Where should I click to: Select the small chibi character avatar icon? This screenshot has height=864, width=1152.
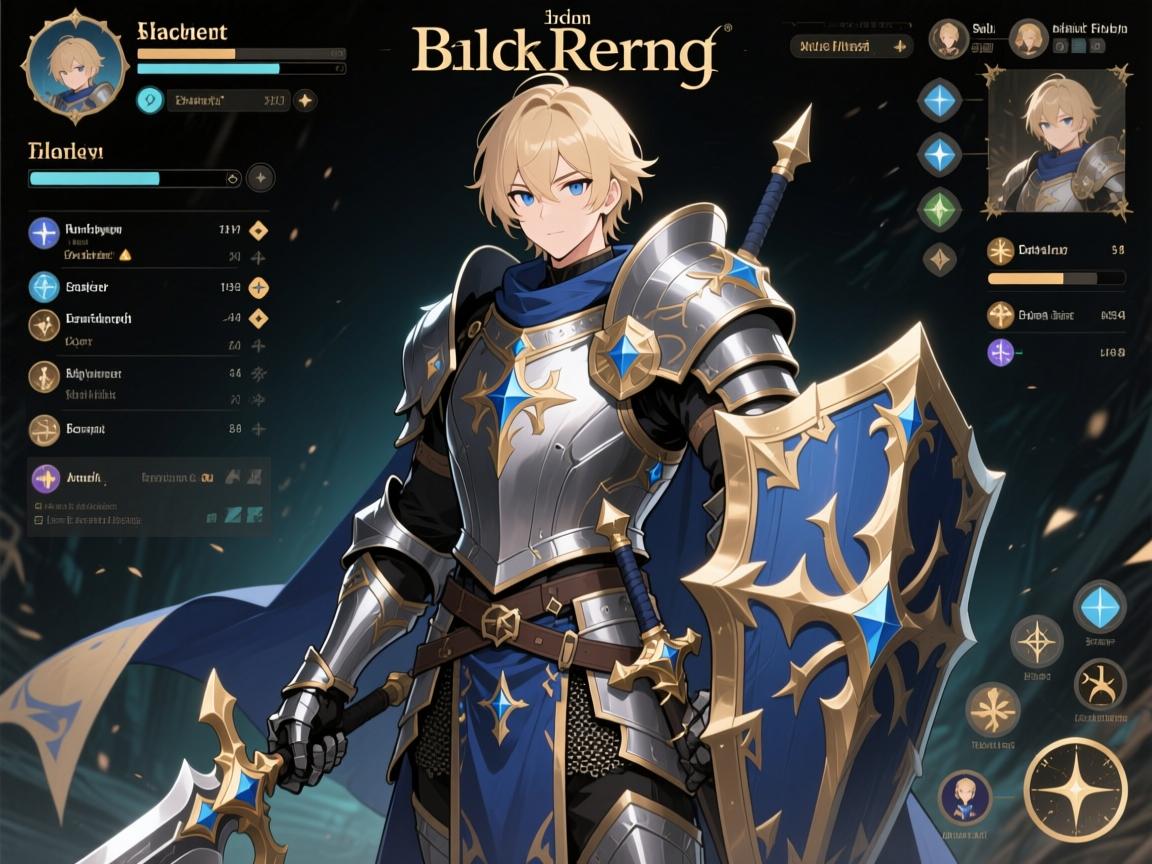coord(964,797)
